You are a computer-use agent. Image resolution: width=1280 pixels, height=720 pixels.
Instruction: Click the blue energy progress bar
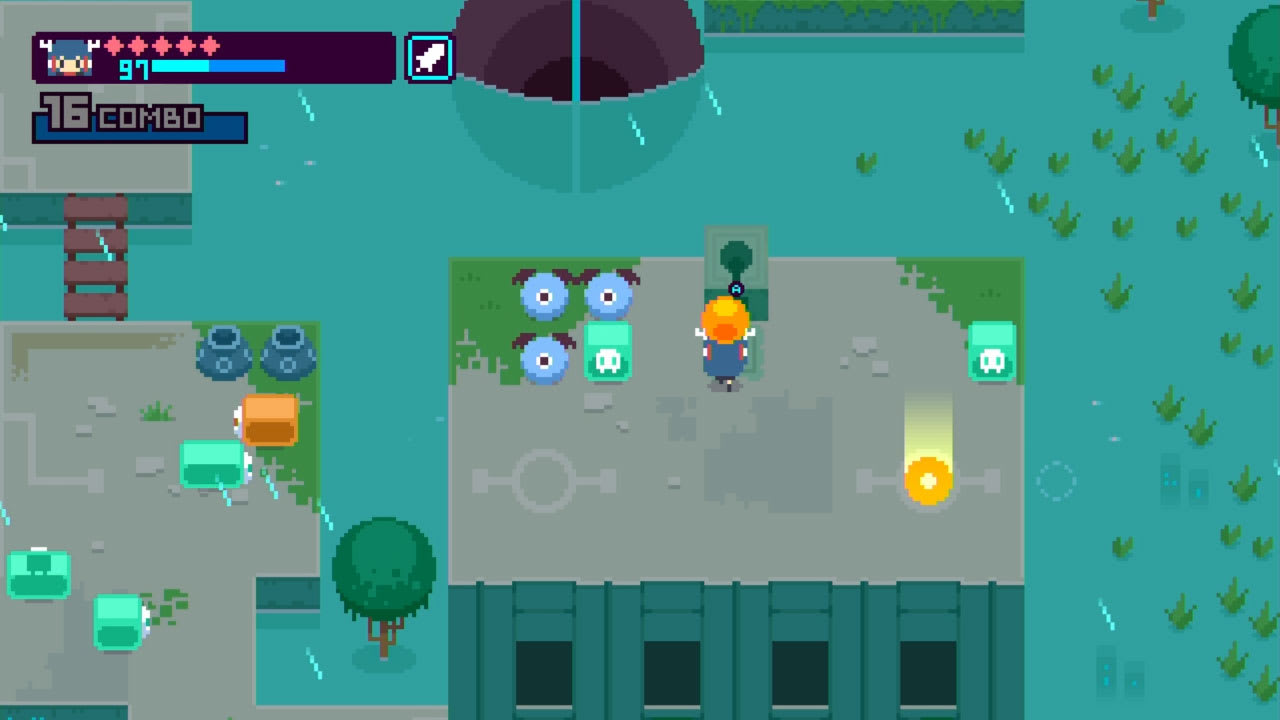click(220, 68)
